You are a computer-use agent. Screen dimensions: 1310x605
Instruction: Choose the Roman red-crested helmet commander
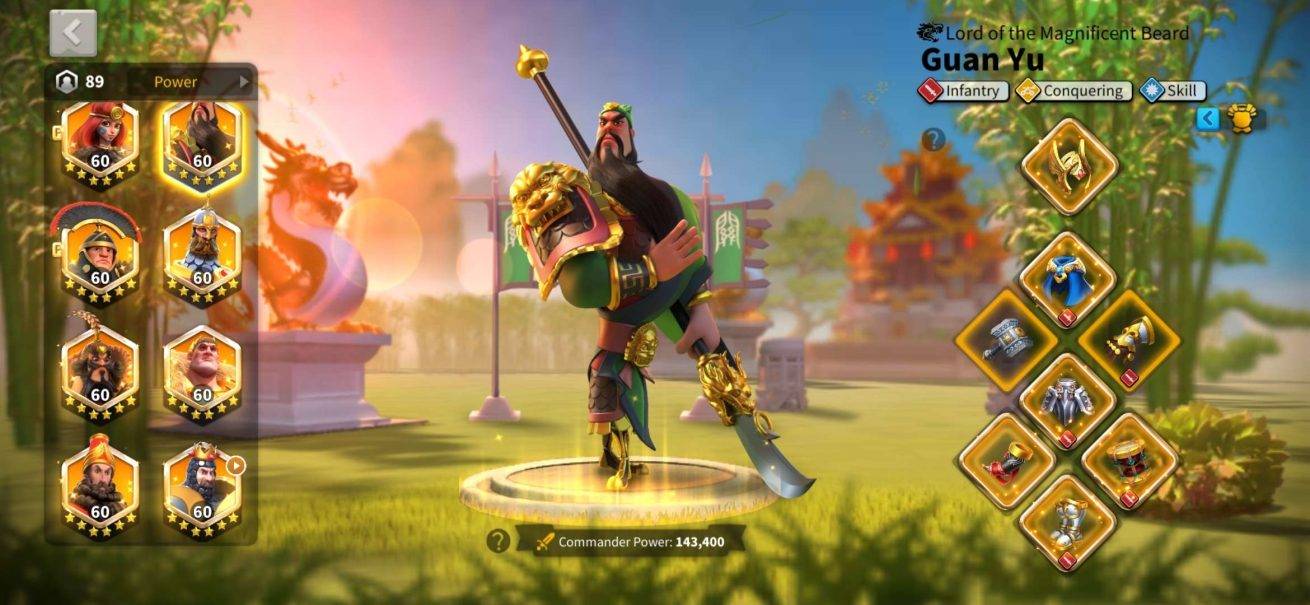click(x=100, y=256)
